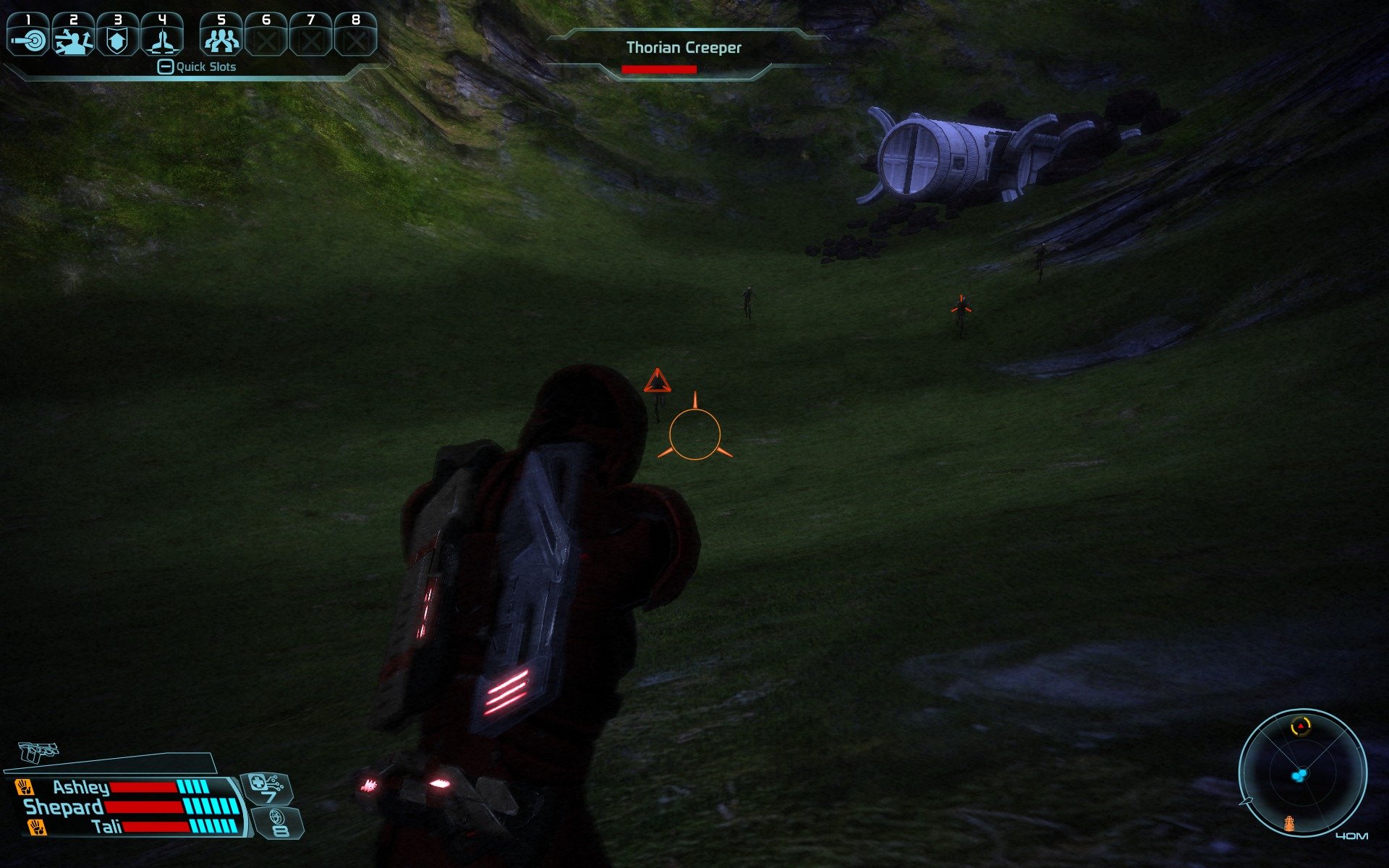Viewport: 1389px width, 868px height.
Task: Select the grenade count icon
Action: click(x=279, y=823)
